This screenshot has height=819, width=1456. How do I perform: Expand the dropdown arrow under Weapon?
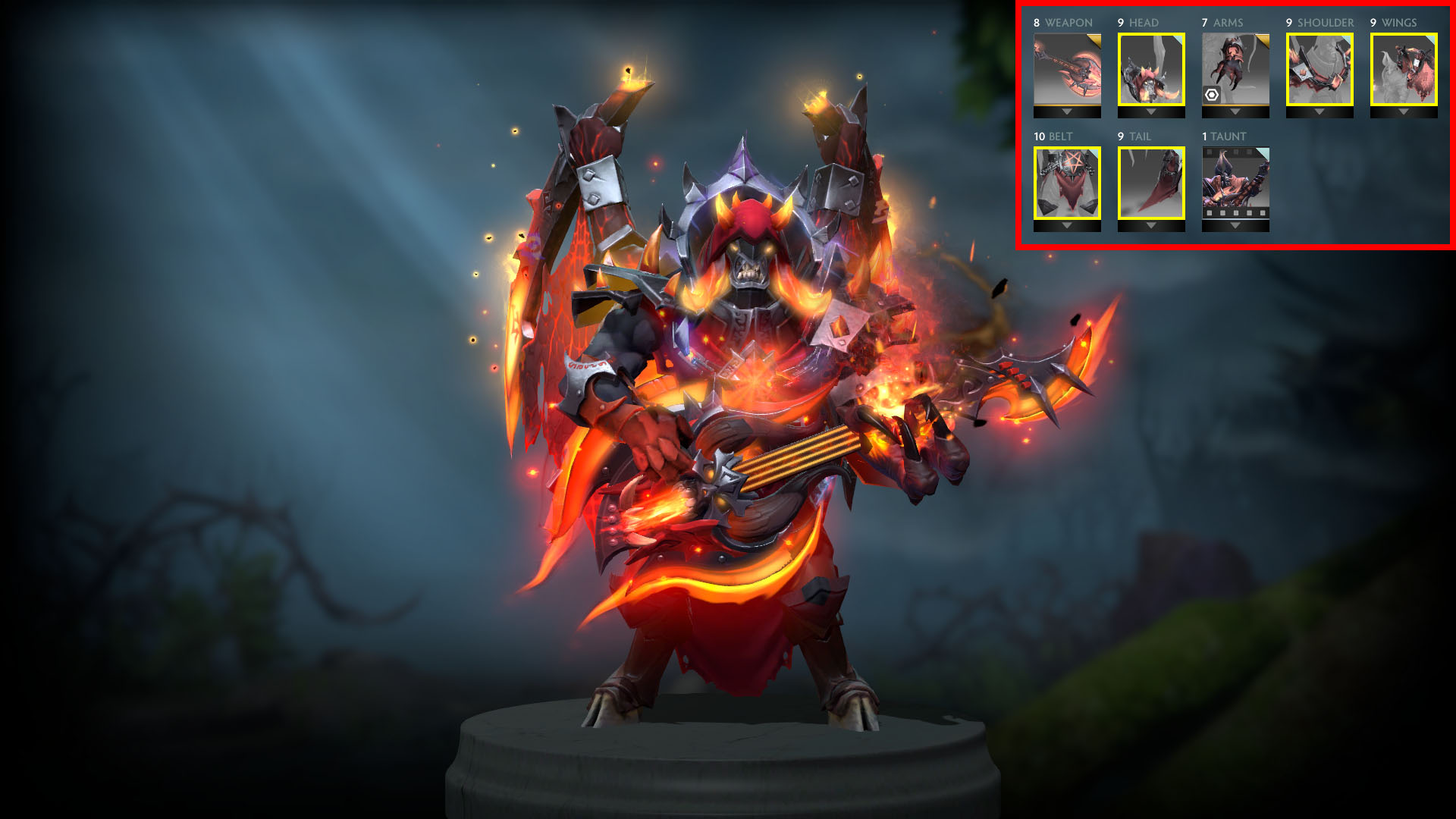pos(1067,112)
